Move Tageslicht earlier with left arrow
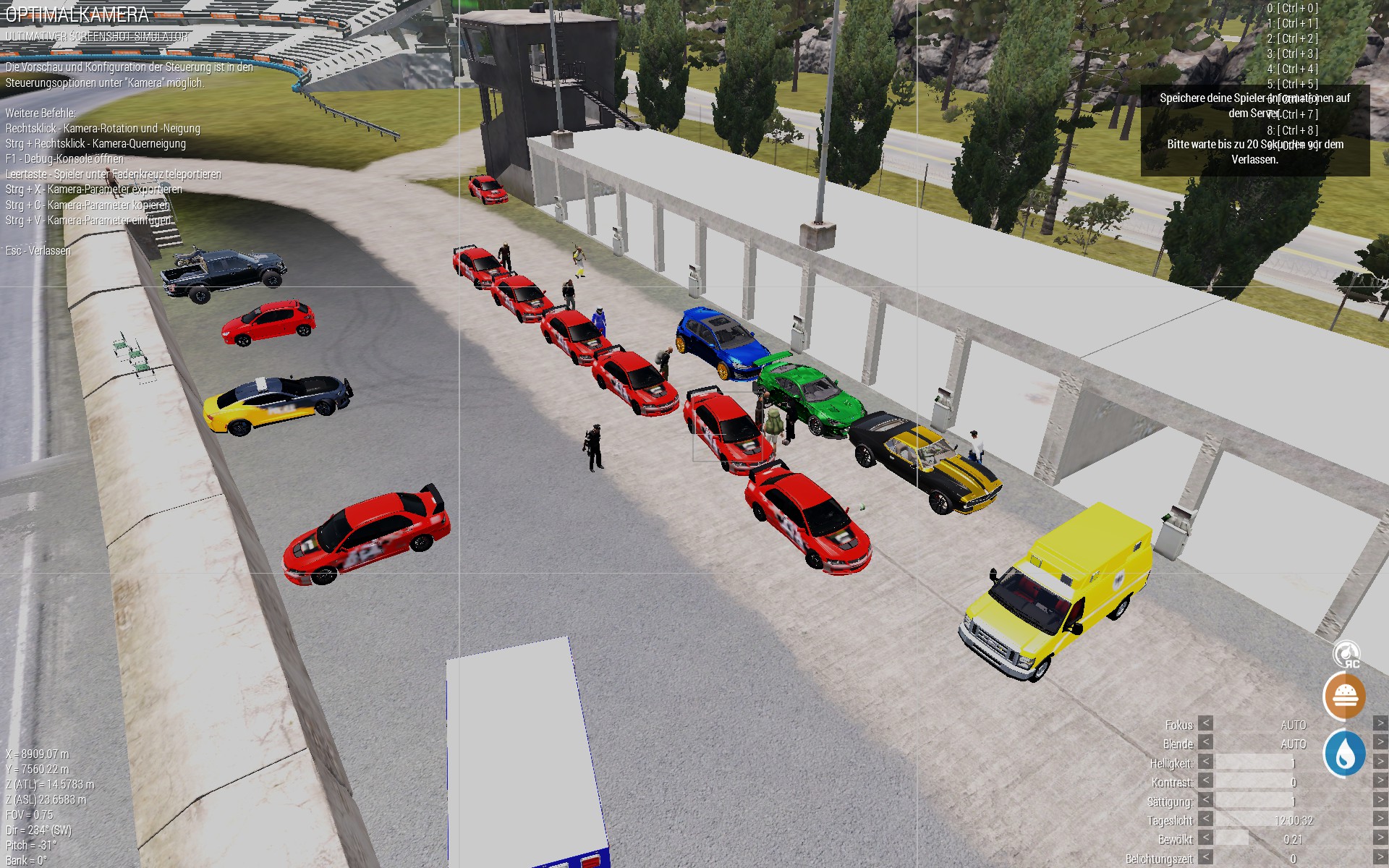1389x868 pixels. click(x=1205, y=819)
